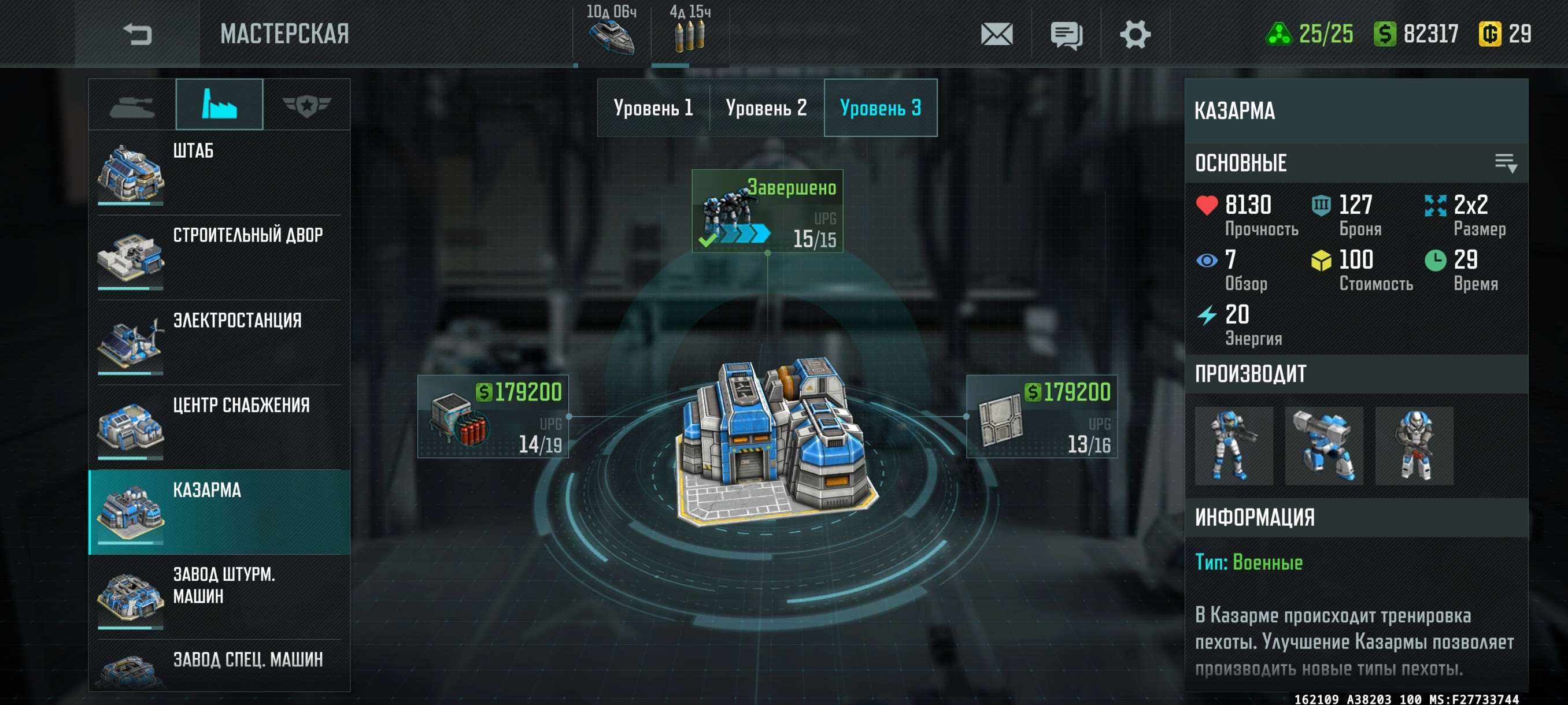Buy the ammo crate upgrade 14/19
This screenshot has width=1568, height=705.
tap(493, 417)
